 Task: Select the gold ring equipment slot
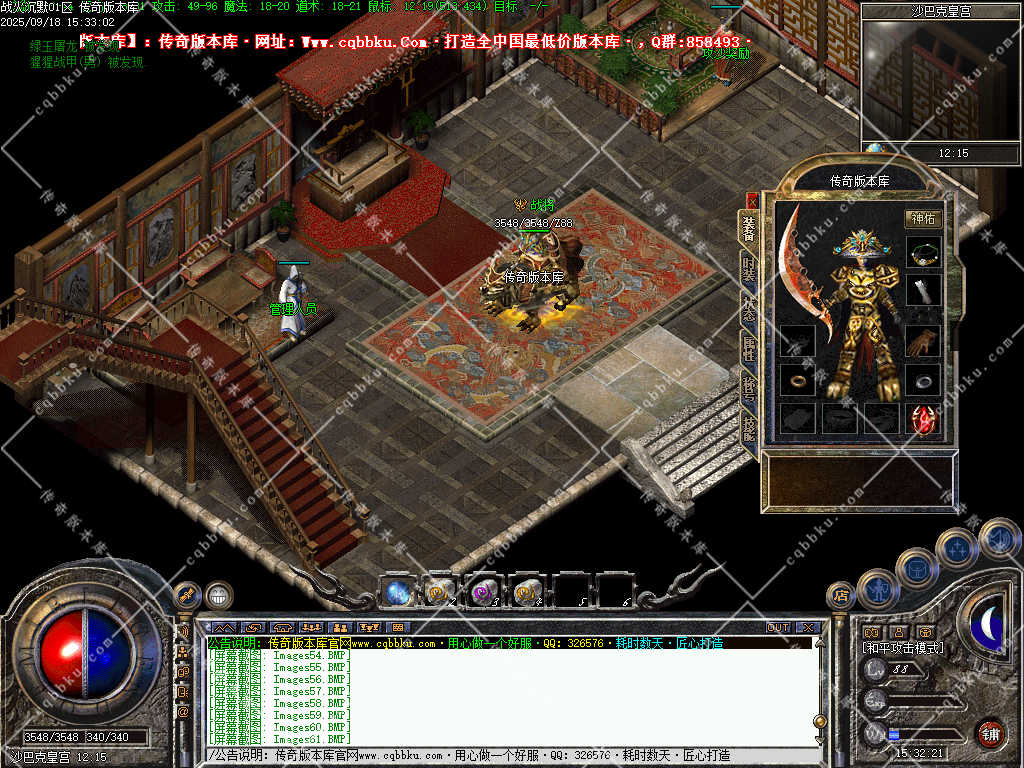(x=797, y=380)
